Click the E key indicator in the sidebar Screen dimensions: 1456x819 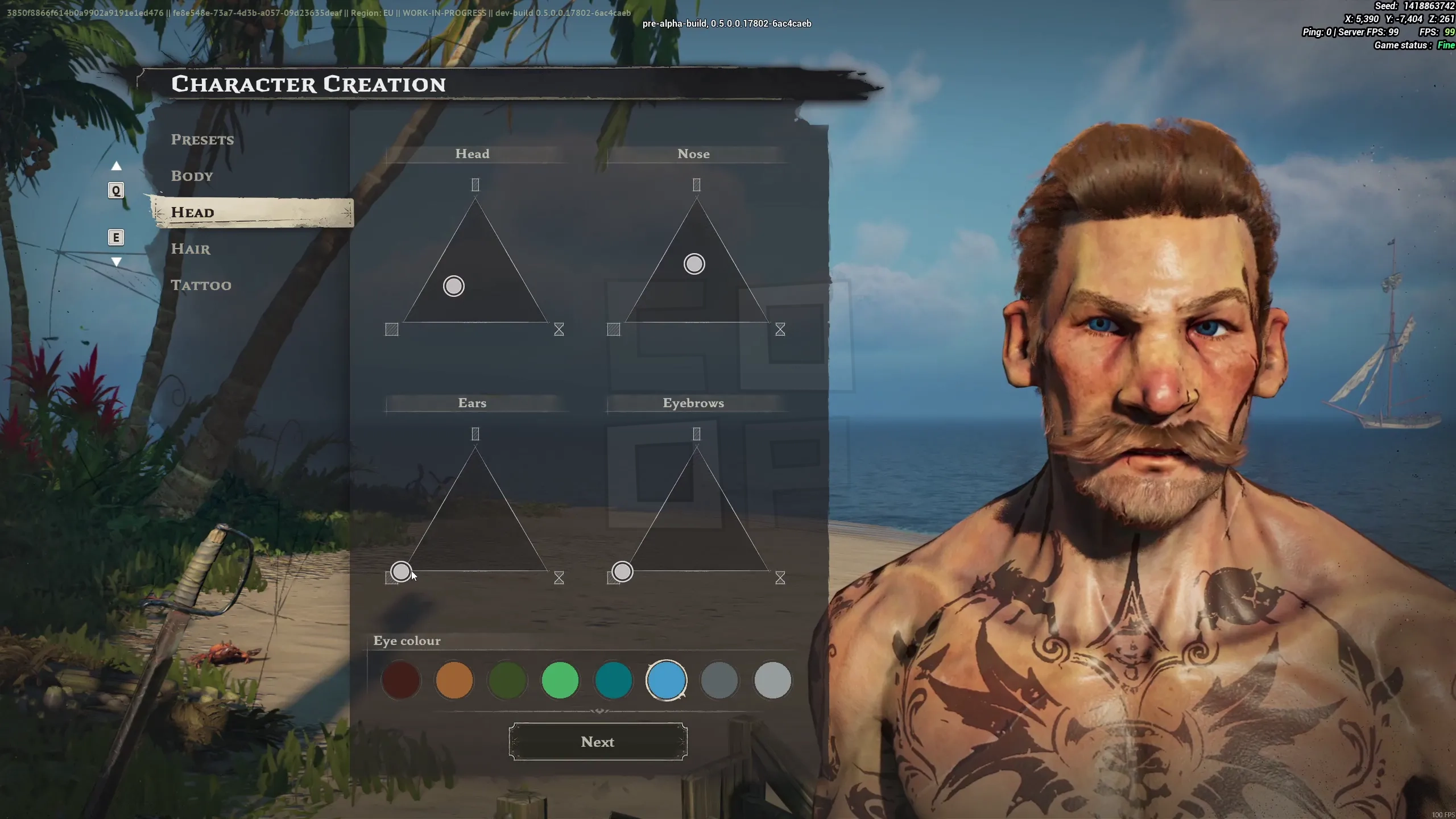116,238
